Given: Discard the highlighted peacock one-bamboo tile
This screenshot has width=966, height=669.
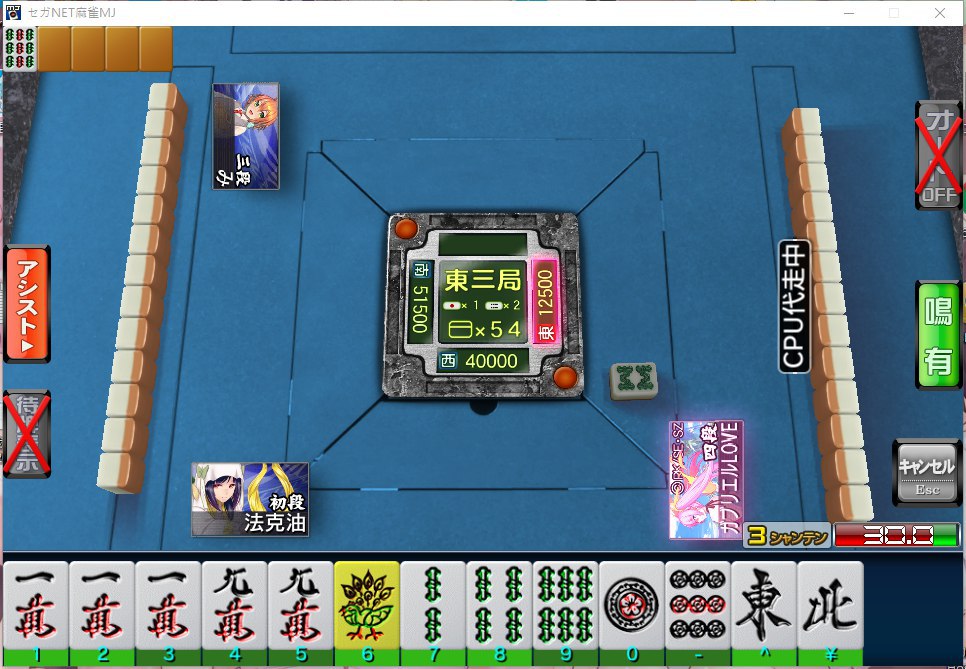Looking at the screenshot, I should tap(366, 607).
